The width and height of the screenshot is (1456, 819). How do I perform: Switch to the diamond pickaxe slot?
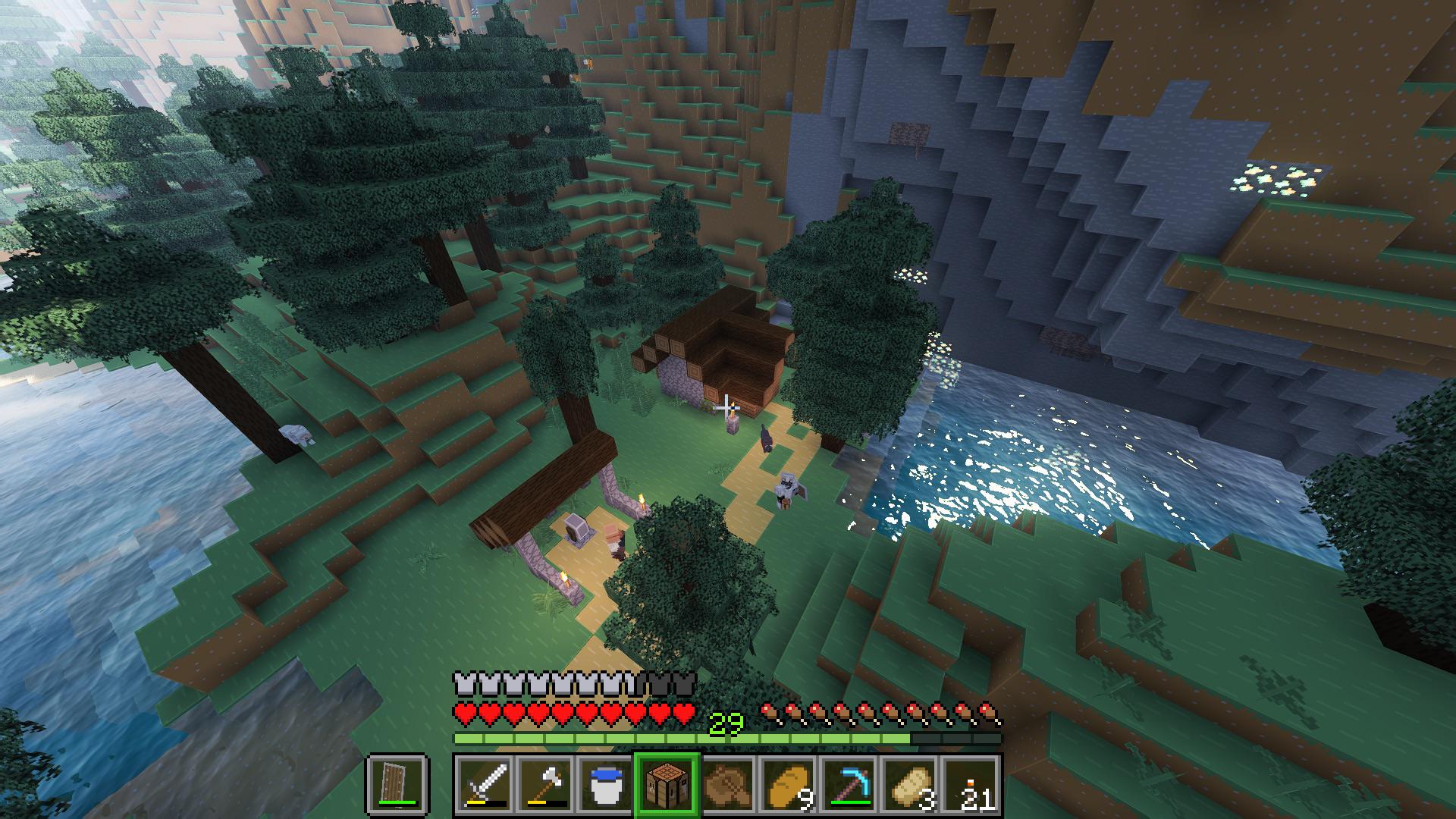tap(849, 783)
